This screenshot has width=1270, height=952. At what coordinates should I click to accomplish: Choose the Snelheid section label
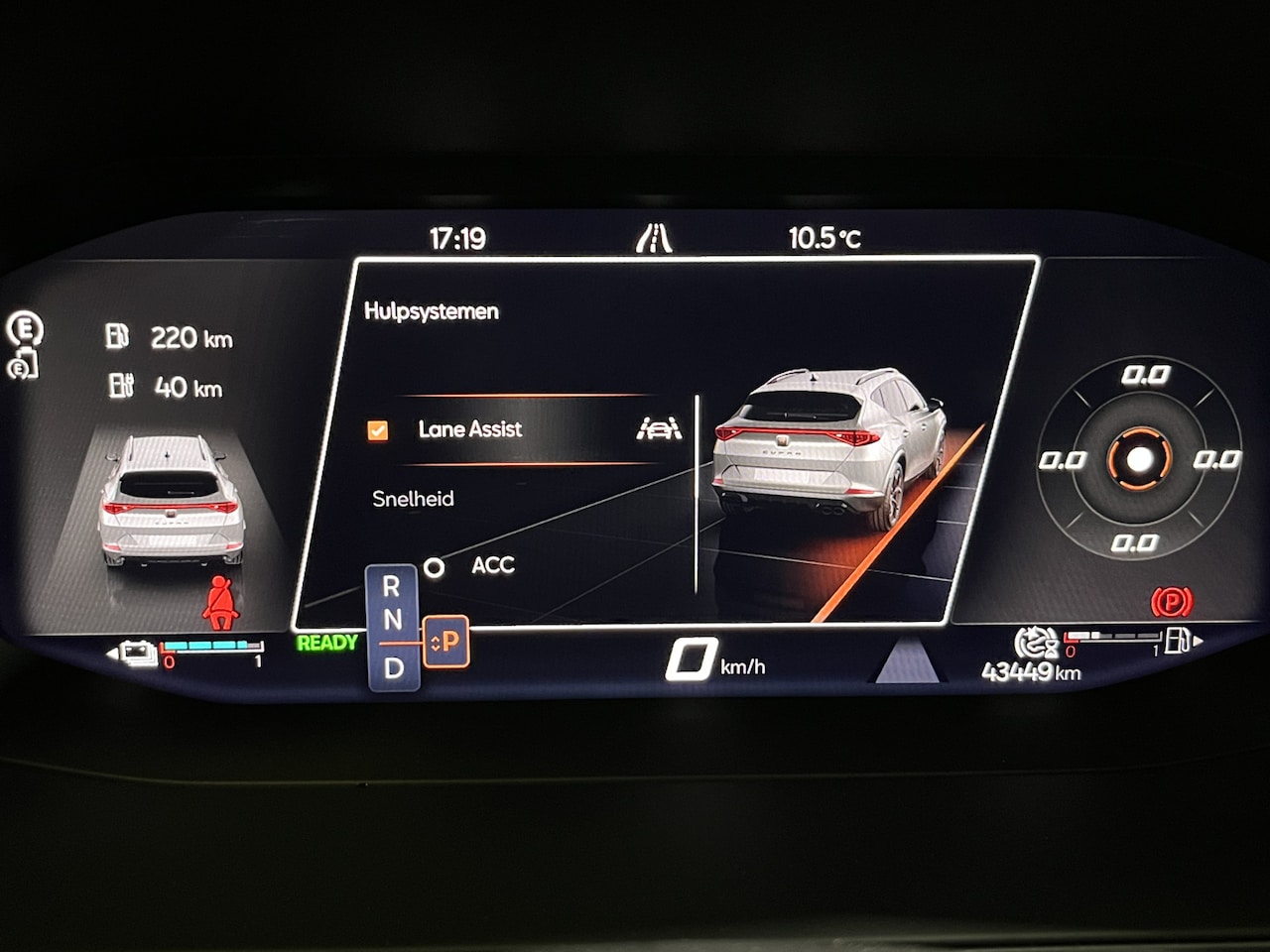coord(413,499)
